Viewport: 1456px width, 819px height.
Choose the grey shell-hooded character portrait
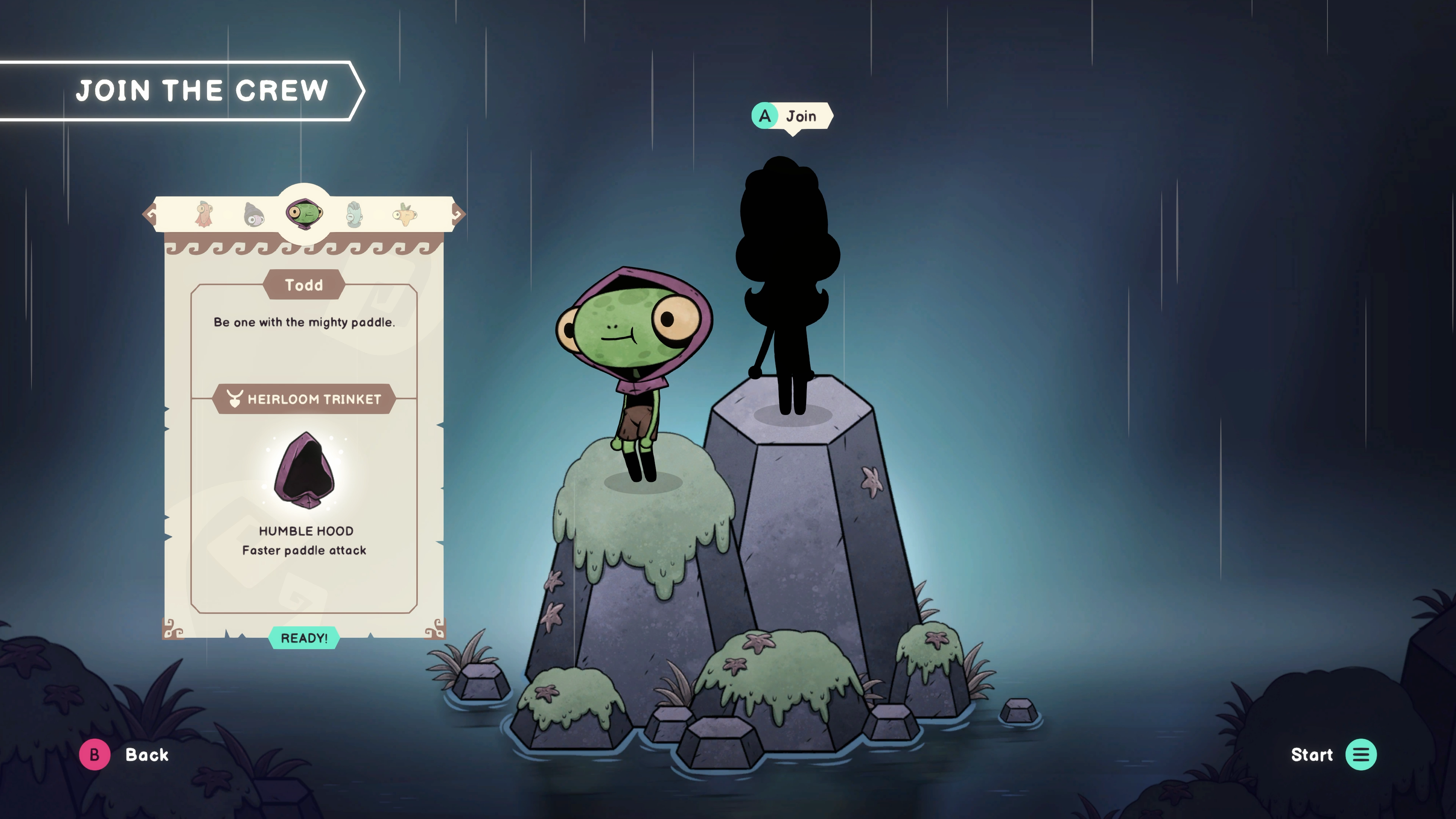(254, 215)
